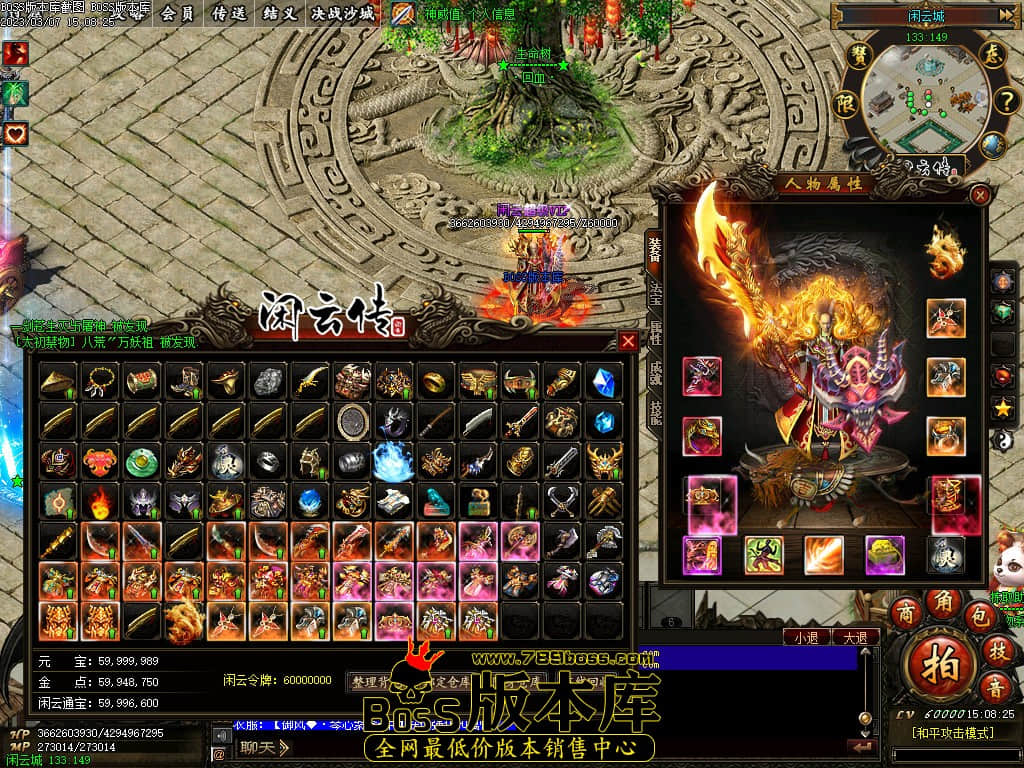Open the 包 bag button
The width and height of the screenshot is (1024, 768).
click(x=980, y=616)
